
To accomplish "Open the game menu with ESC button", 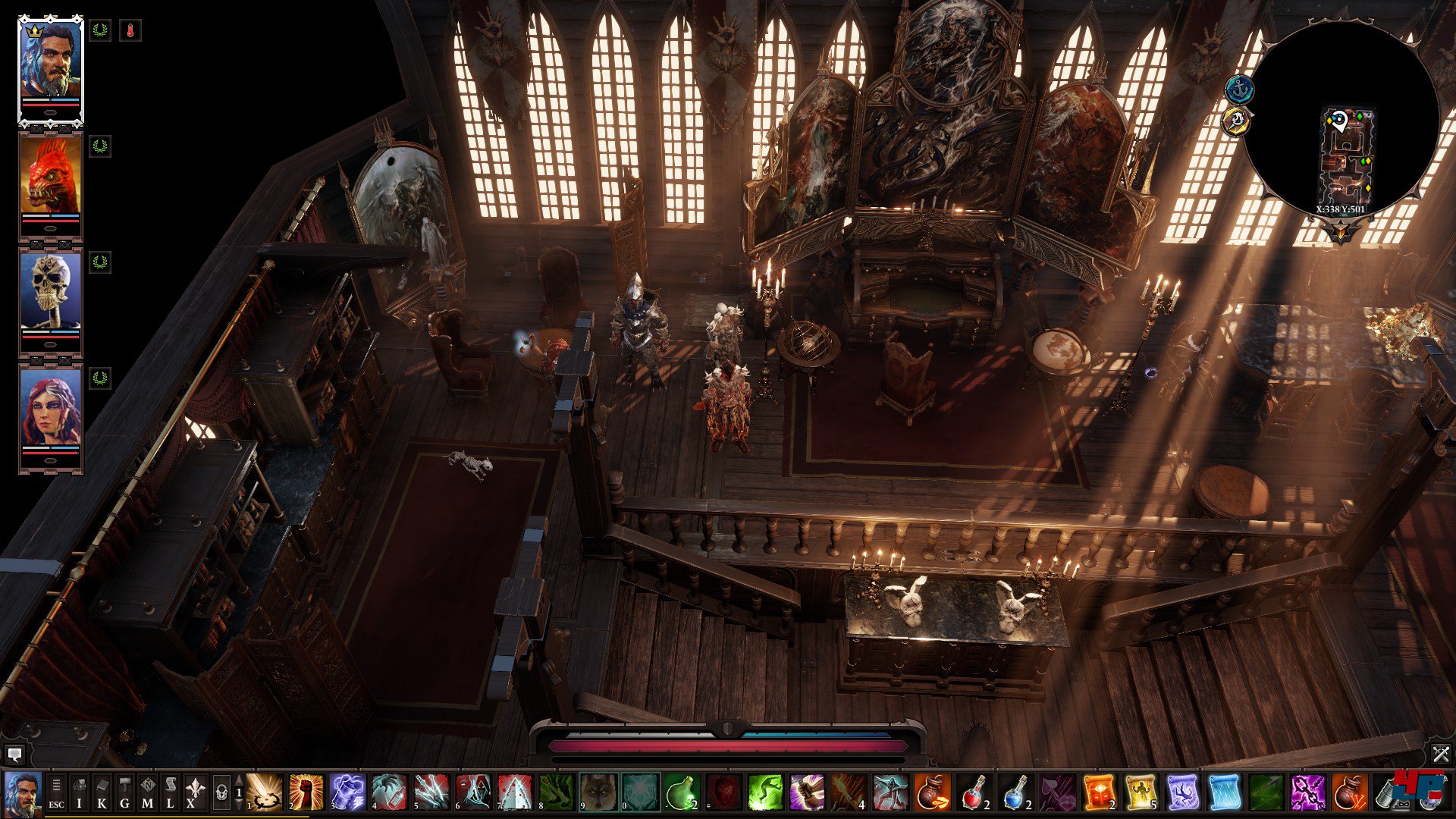I will [56, 792].
